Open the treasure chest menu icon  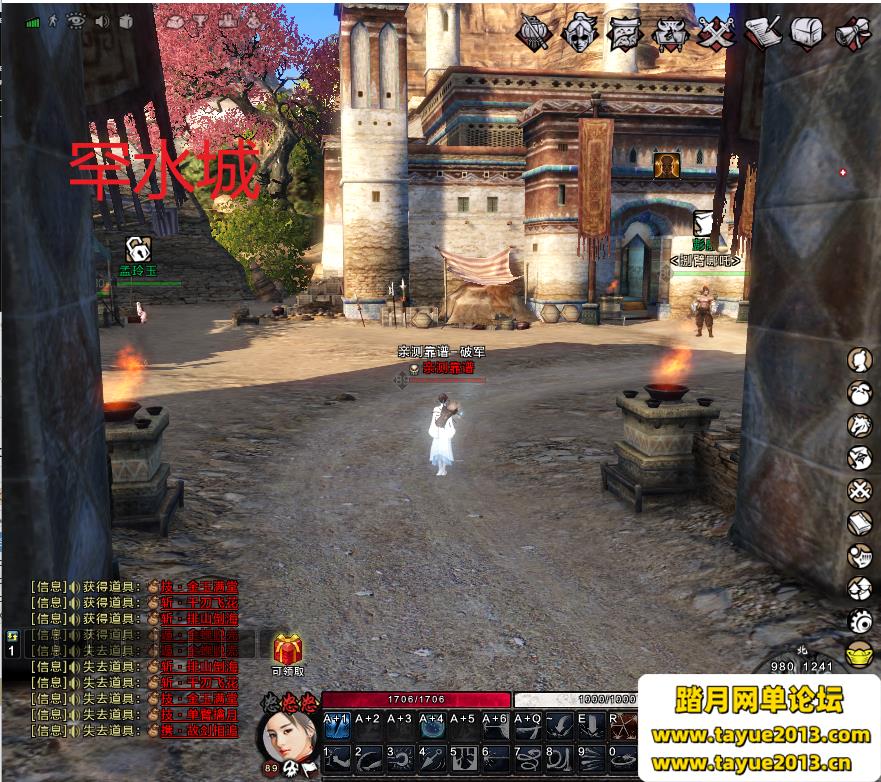[x=807, y=34]
